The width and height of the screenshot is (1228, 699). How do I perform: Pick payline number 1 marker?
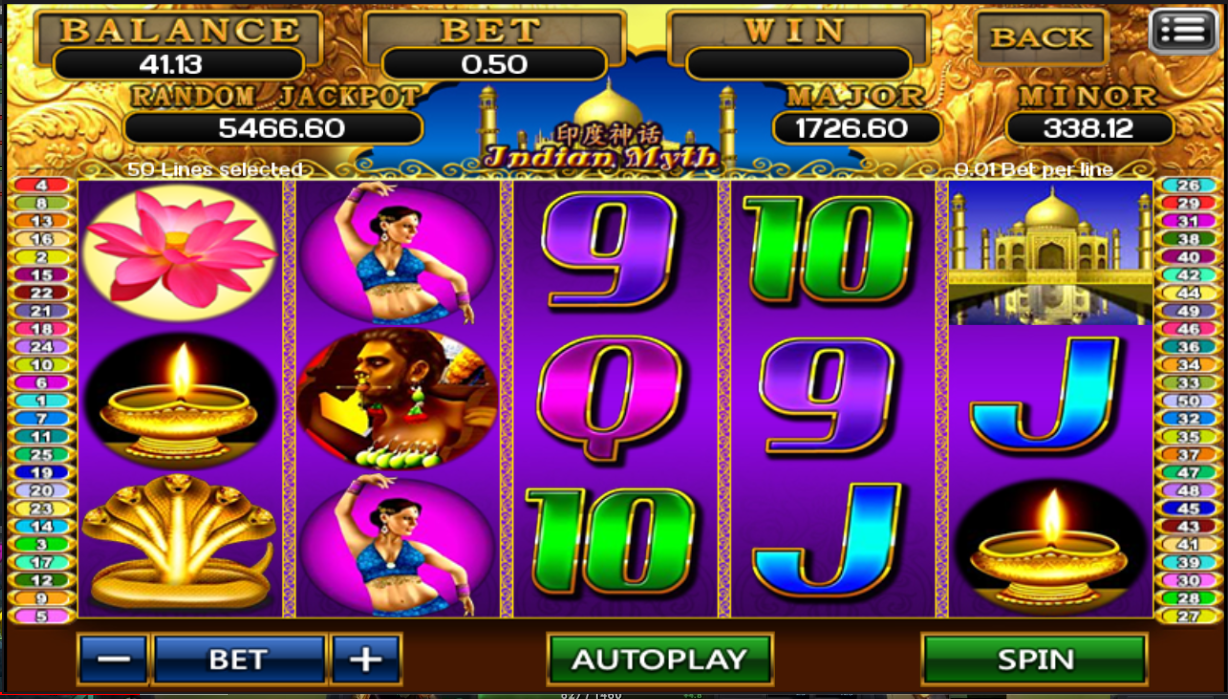(41, 401)
